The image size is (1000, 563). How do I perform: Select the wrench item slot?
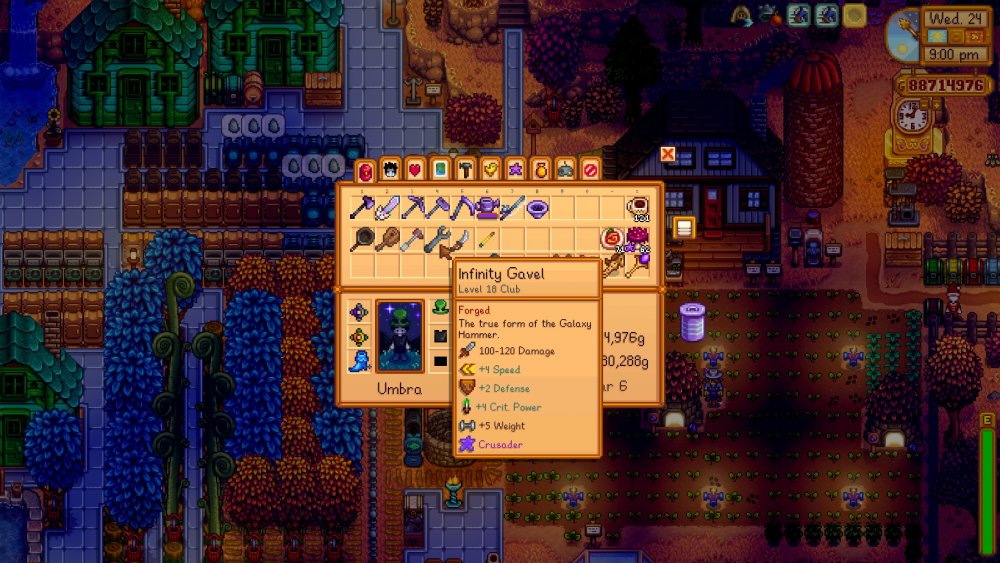tap(437, 240)
